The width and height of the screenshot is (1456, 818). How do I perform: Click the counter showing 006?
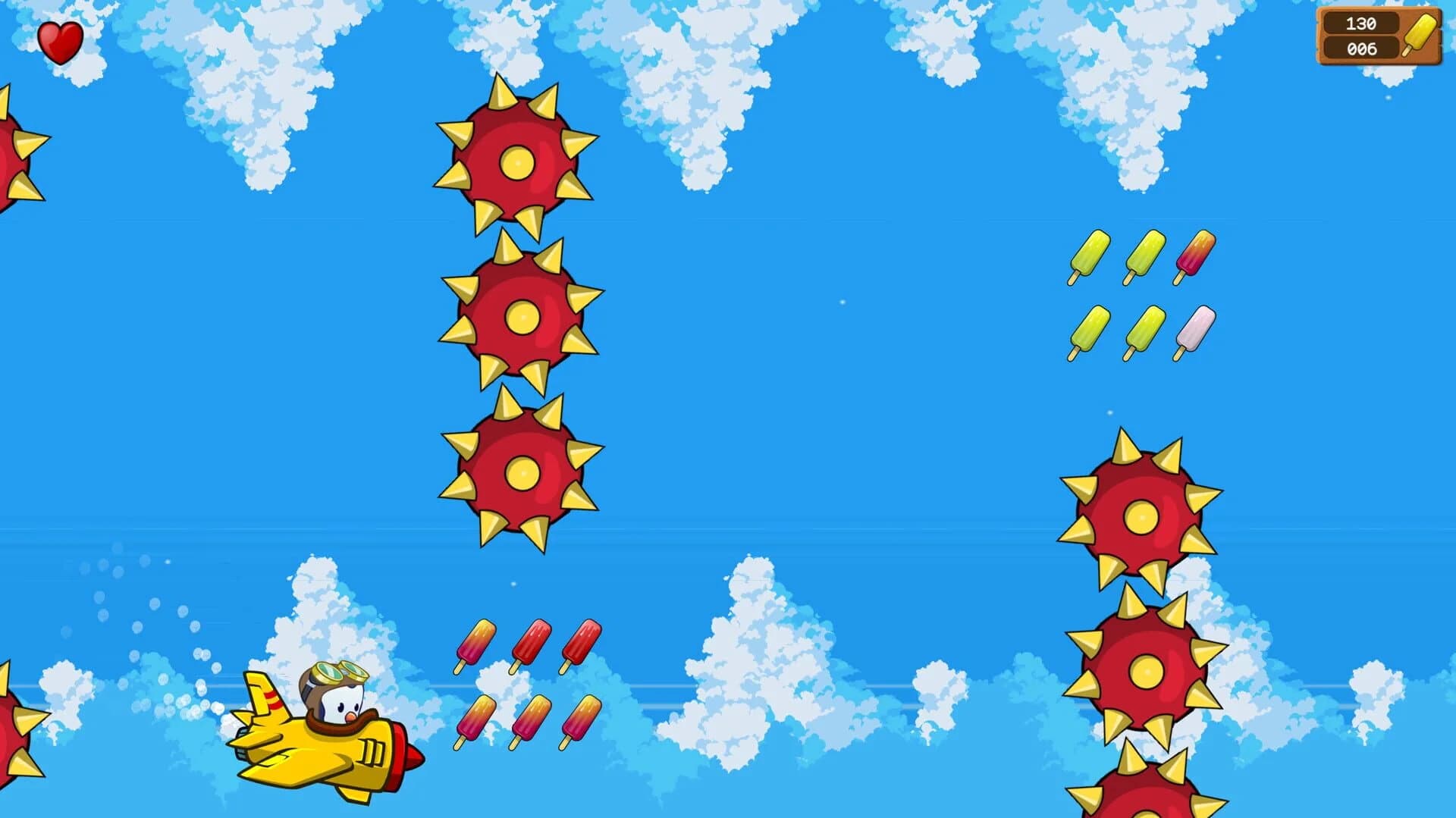[1360, 49]
